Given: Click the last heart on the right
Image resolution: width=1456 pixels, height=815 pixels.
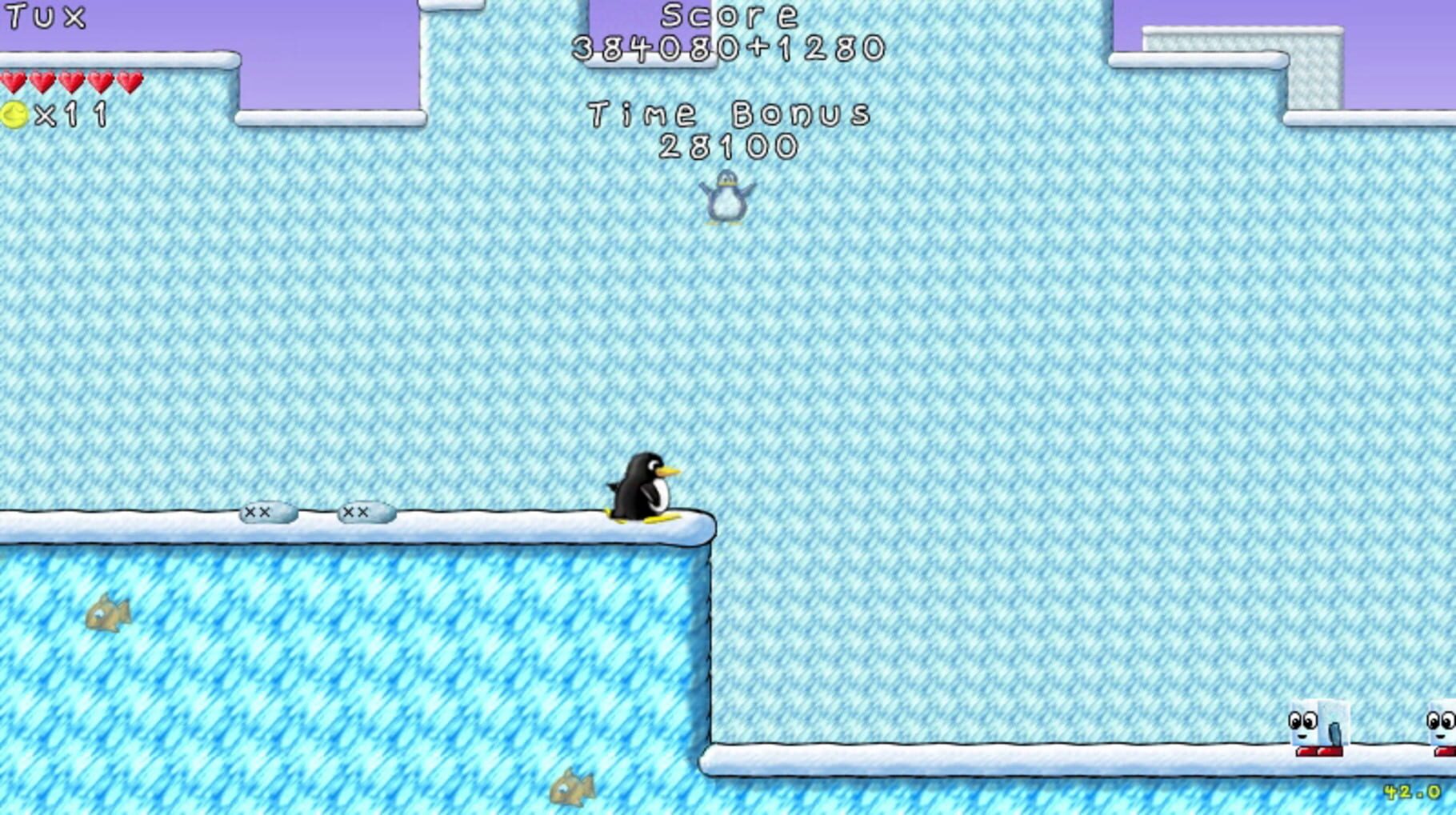Looking at the screenshot, I should click(x=128, y=81).
